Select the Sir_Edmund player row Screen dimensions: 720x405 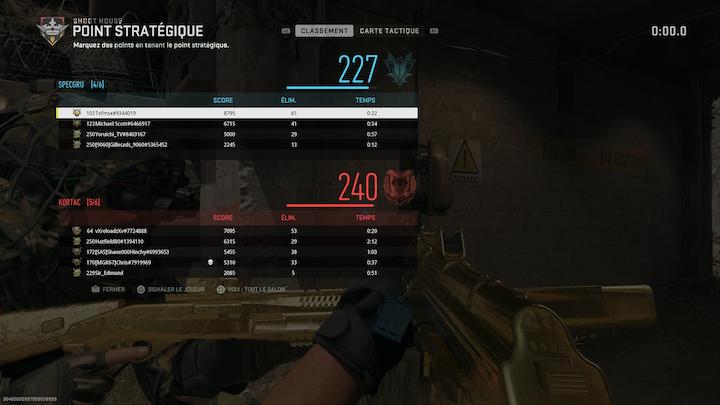[x=237, y=272]
